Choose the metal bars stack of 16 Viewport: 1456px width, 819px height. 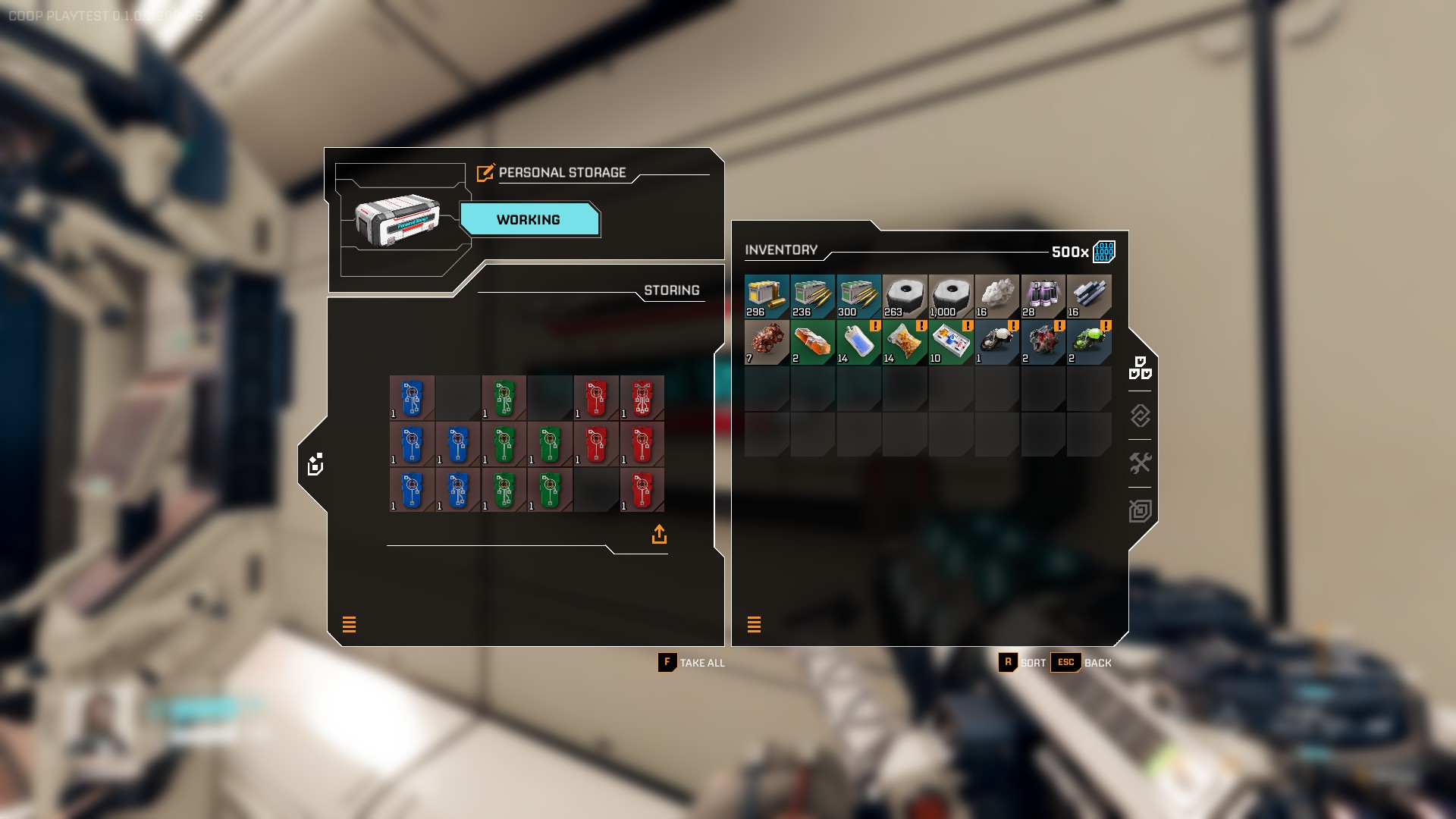click(x=1089, y=297)
